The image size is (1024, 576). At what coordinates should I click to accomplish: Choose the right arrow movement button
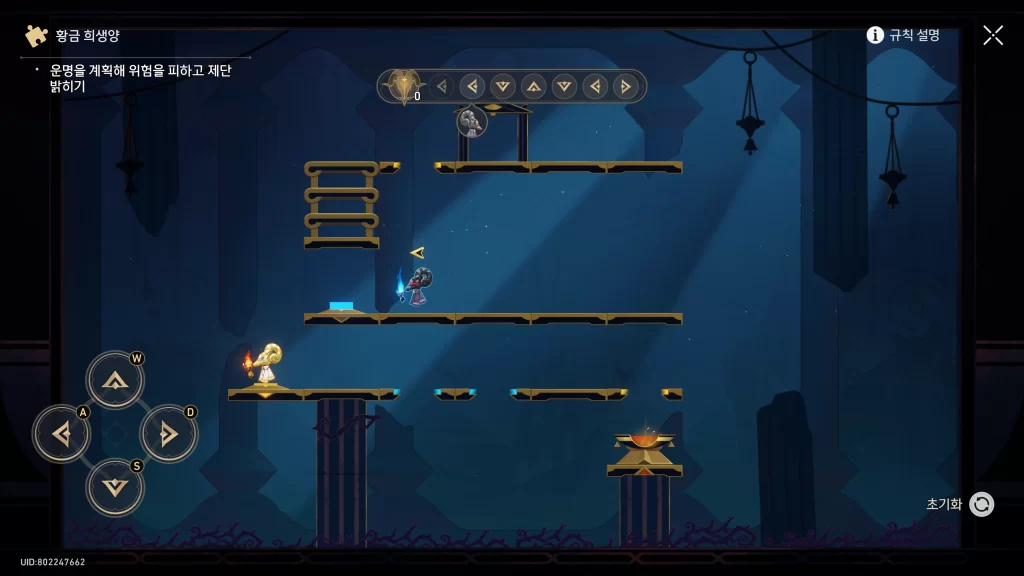pos(168,434)
